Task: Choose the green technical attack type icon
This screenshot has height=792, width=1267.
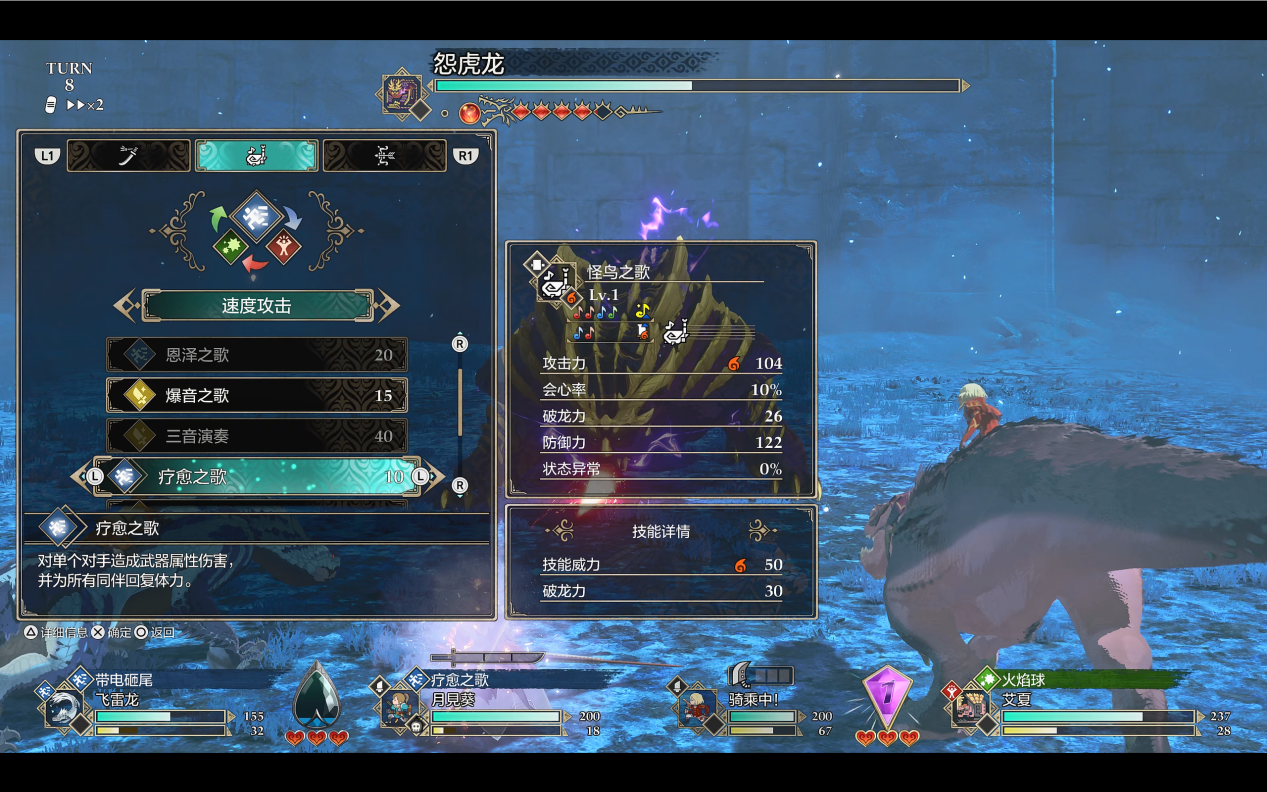Action: tap(230, 246)
